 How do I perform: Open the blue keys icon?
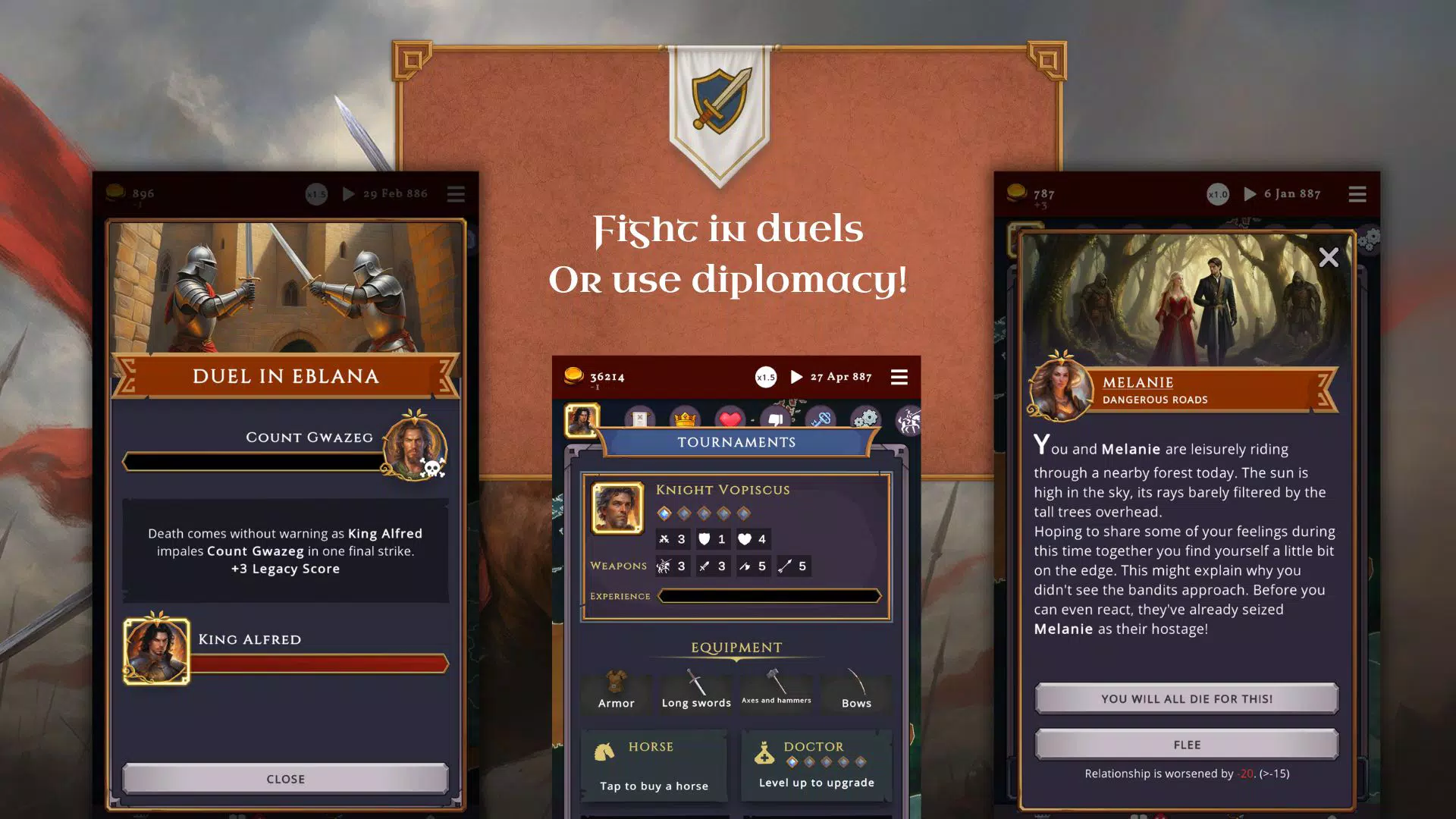(x=822, y=419)
